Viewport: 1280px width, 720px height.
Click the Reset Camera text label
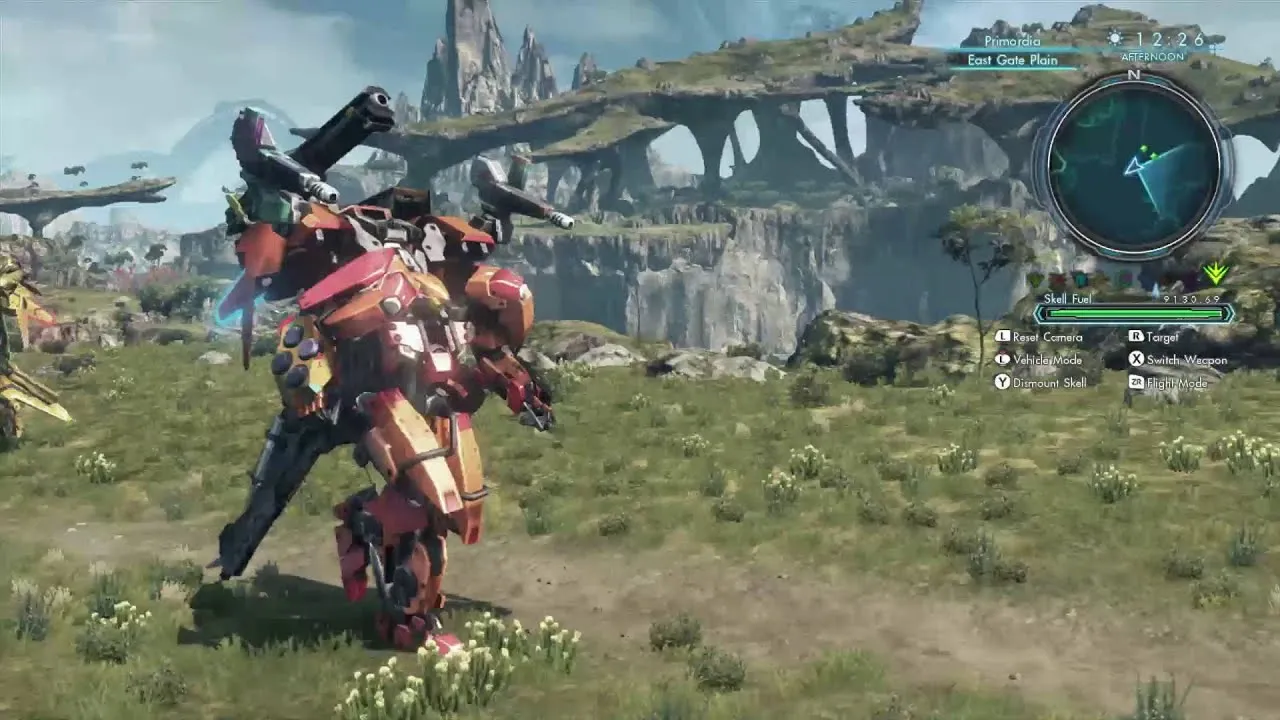(1047, 337)
